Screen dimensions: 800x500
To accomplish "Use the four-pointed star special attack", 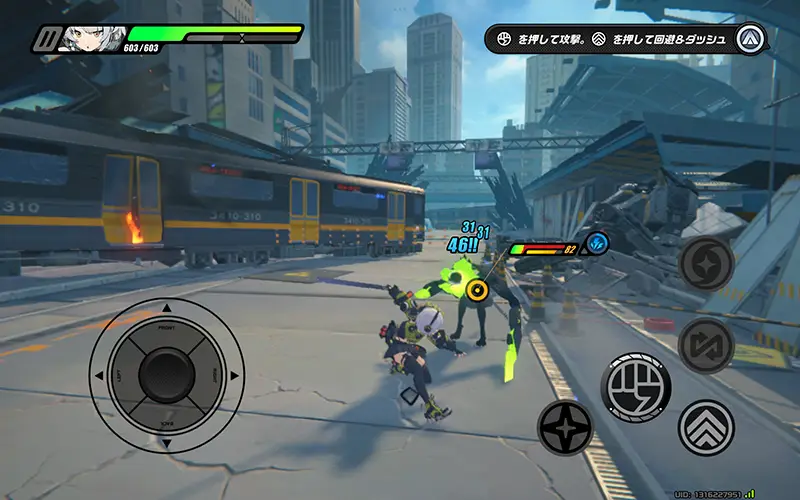I will click(565, 427).
